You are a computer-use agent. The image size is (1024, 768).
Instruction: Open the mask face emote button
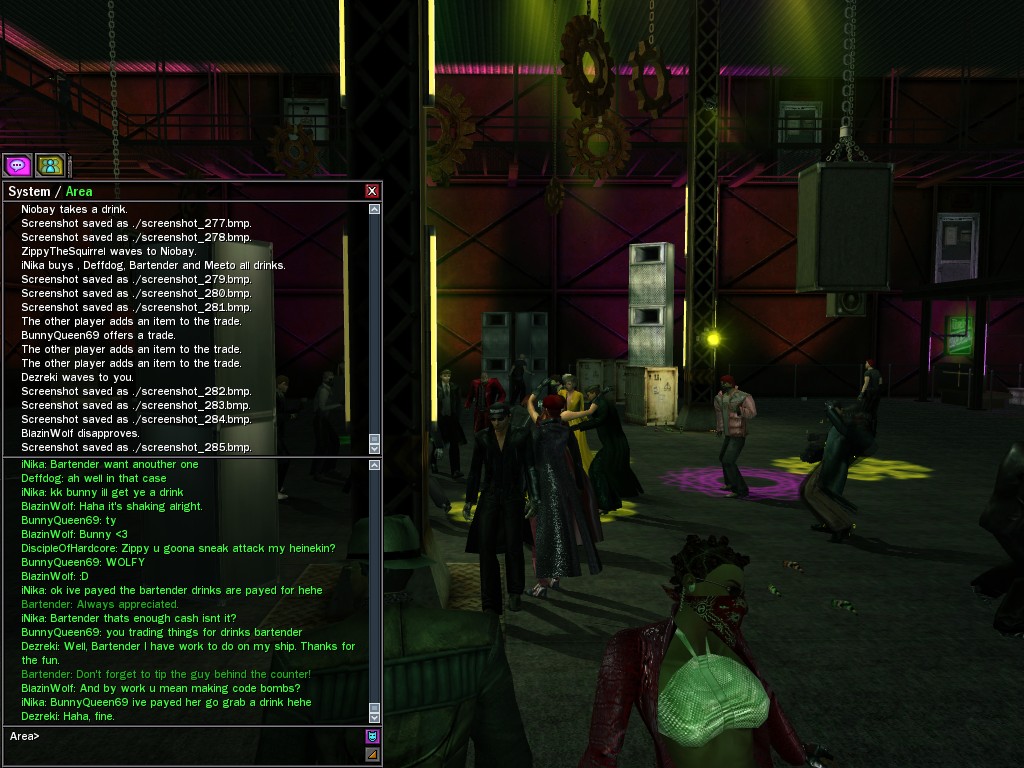pyautogui.click(x=373, y=736)
